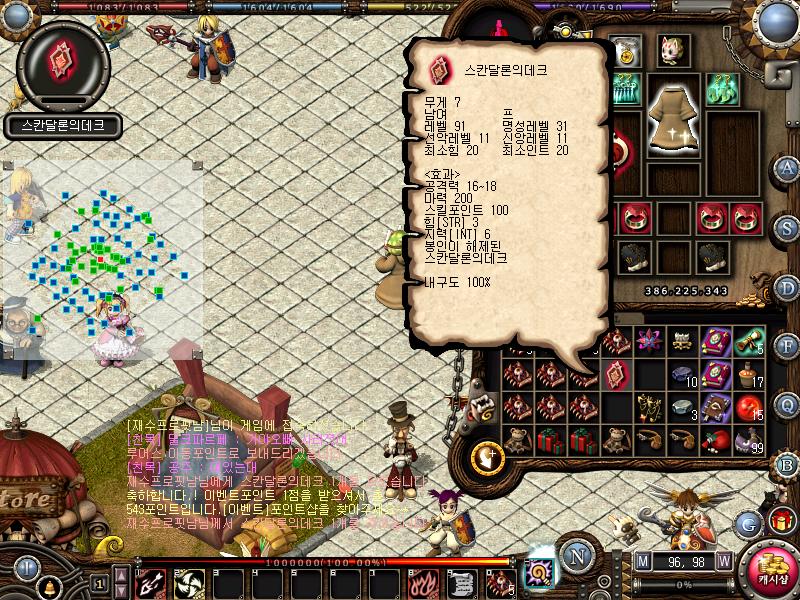This screenshot has height=600, width=800.
Task: Click the round A side button
Action: (x=788, y=167)
